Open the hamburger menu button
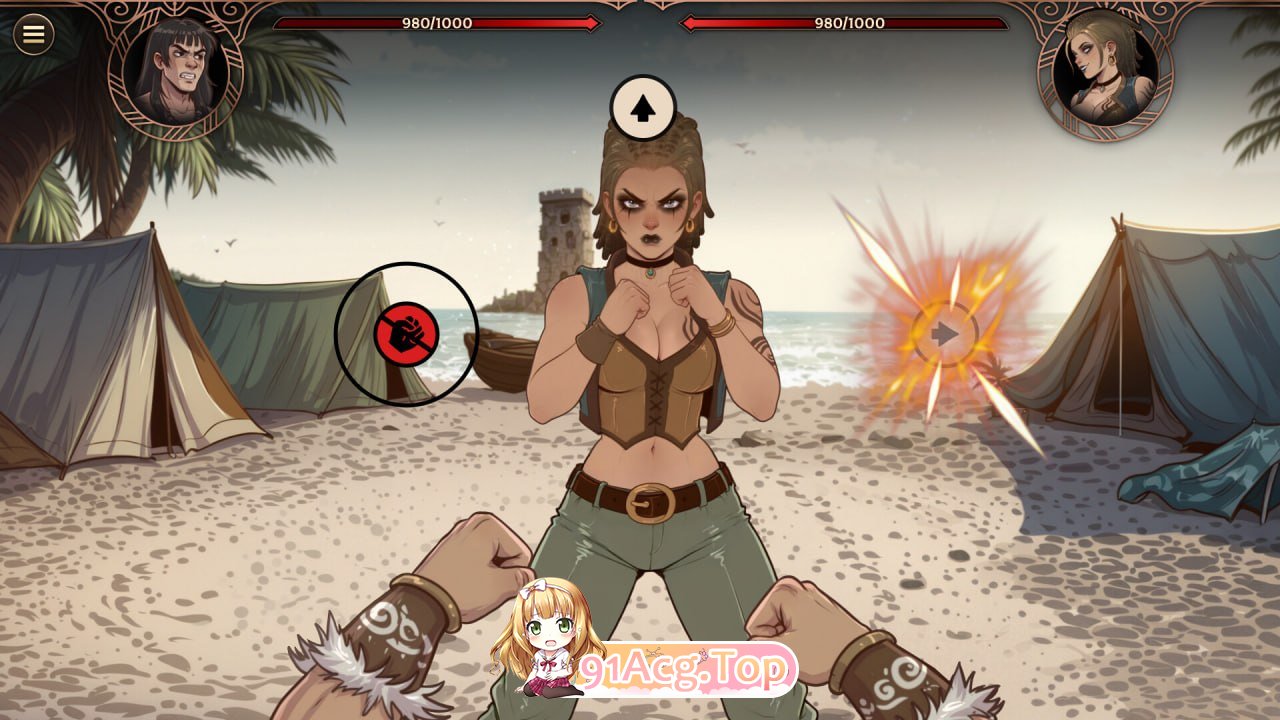Viewport: 1280px width, 720px height. pyautogui.click(x=33, y=35)
